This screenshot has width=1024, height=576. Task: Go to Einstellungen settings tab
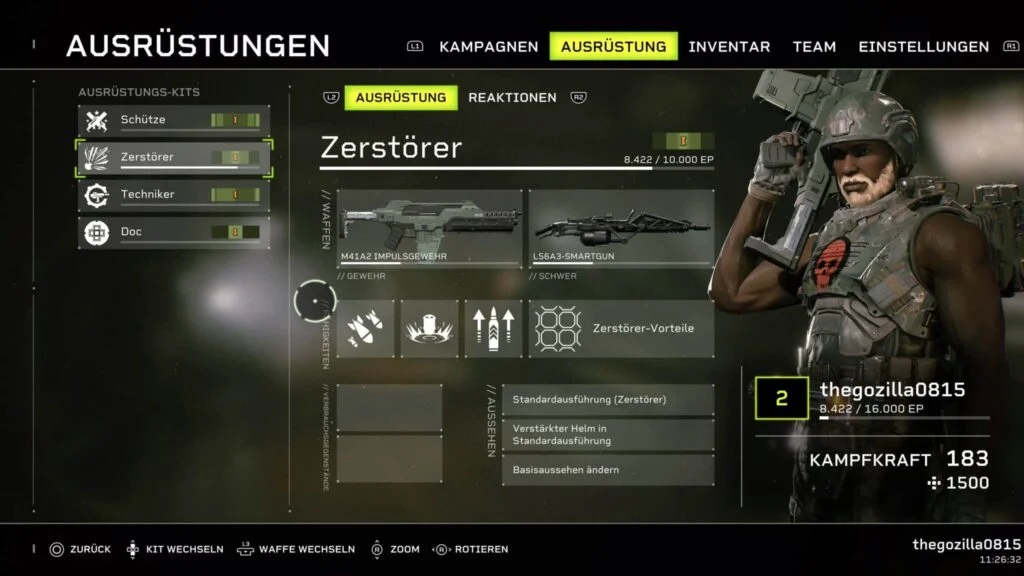(923, 46)
